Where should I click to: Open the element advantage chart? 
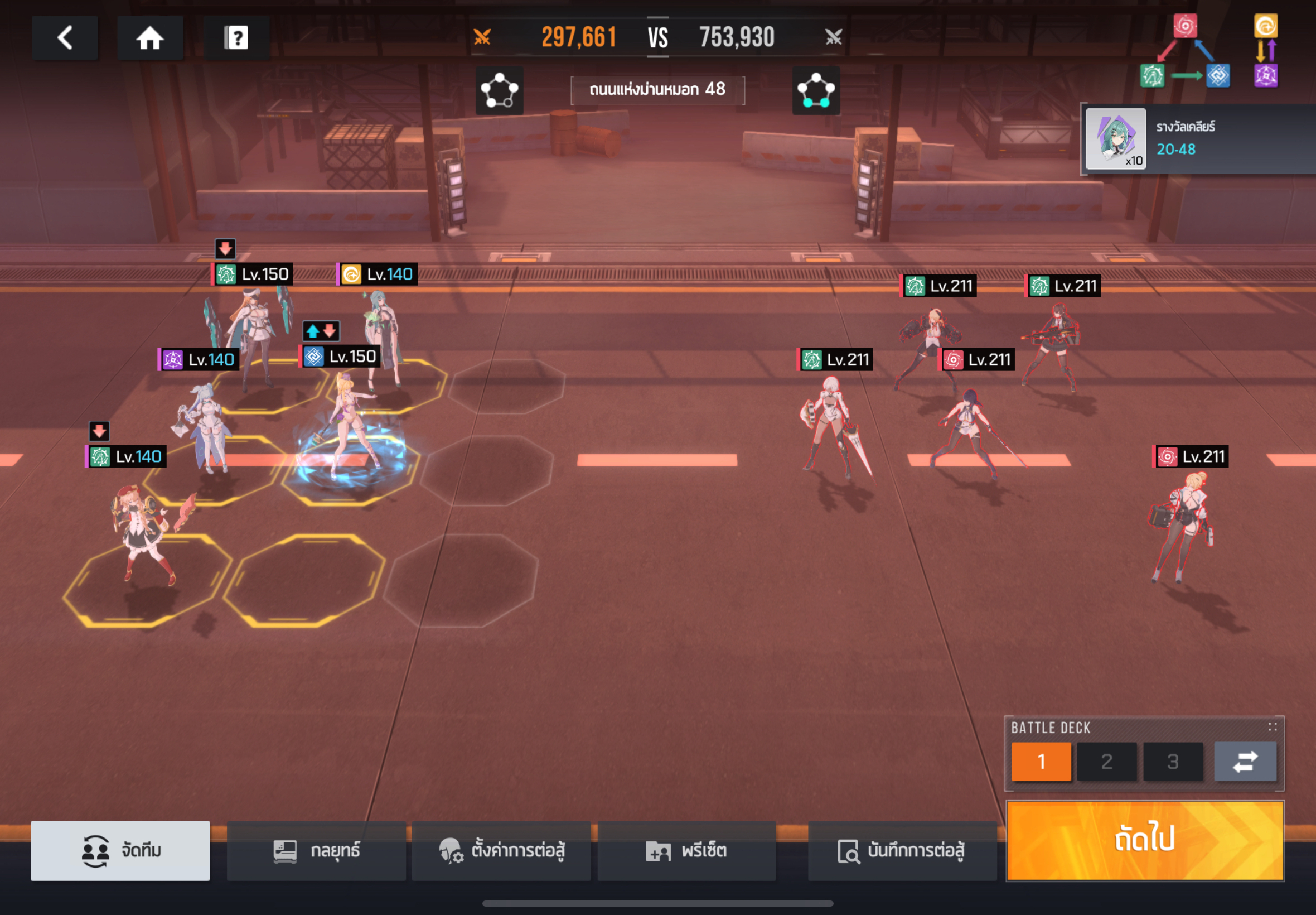pos(1209,51)
